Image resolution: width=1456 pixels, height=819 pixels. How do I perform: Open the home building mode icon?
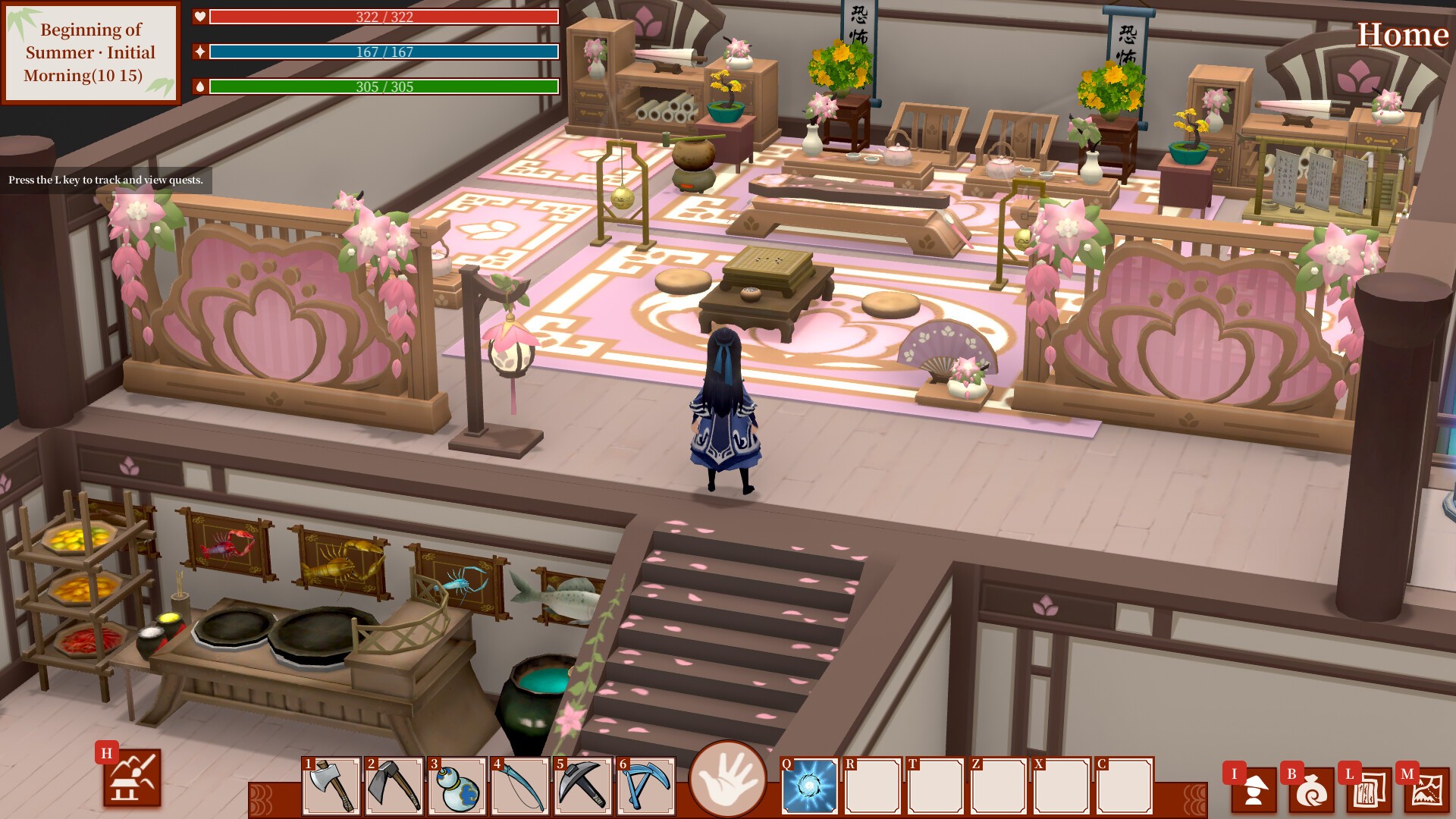(x=133, y=778)
